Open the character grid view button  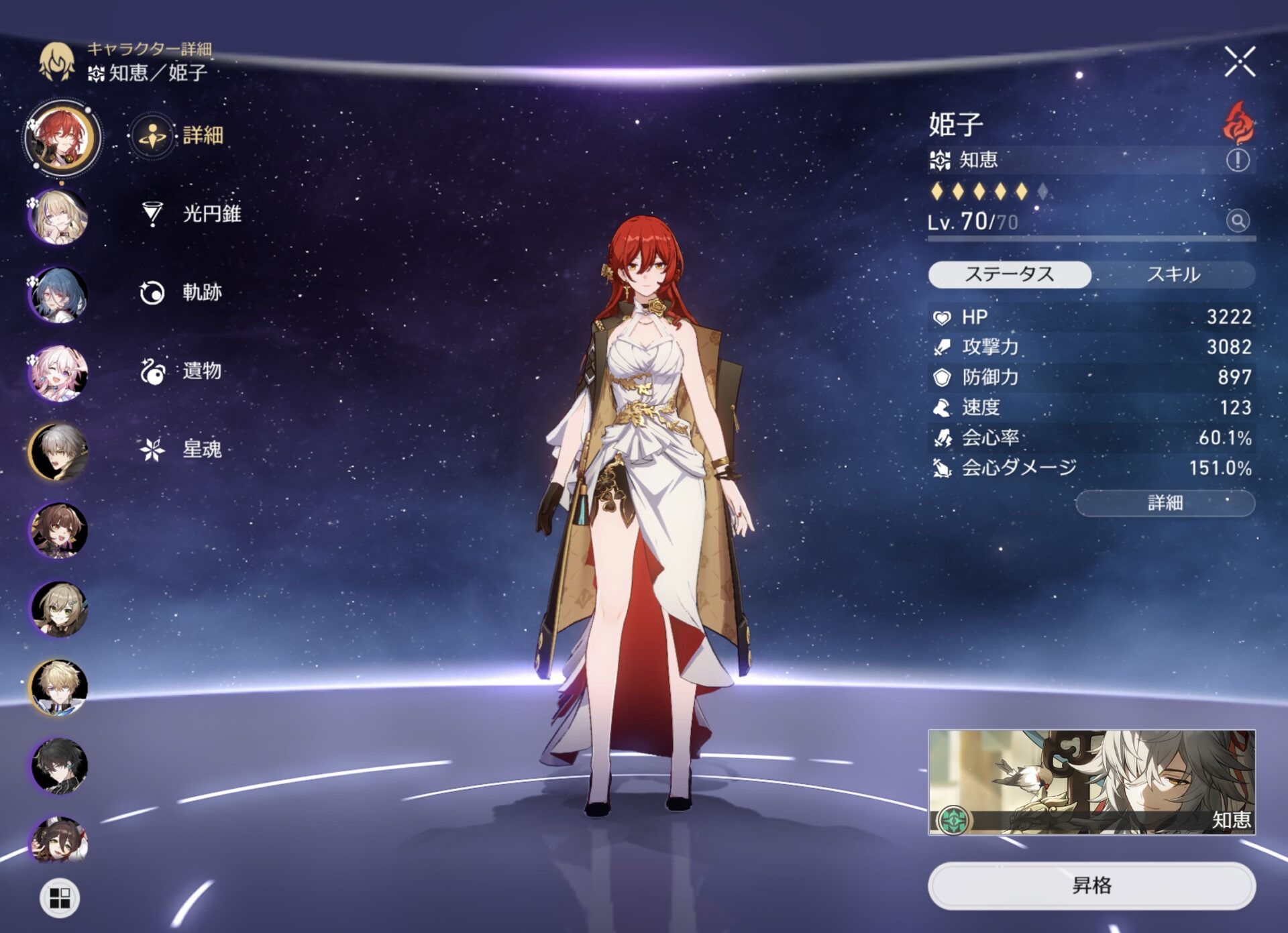(60, 897)
